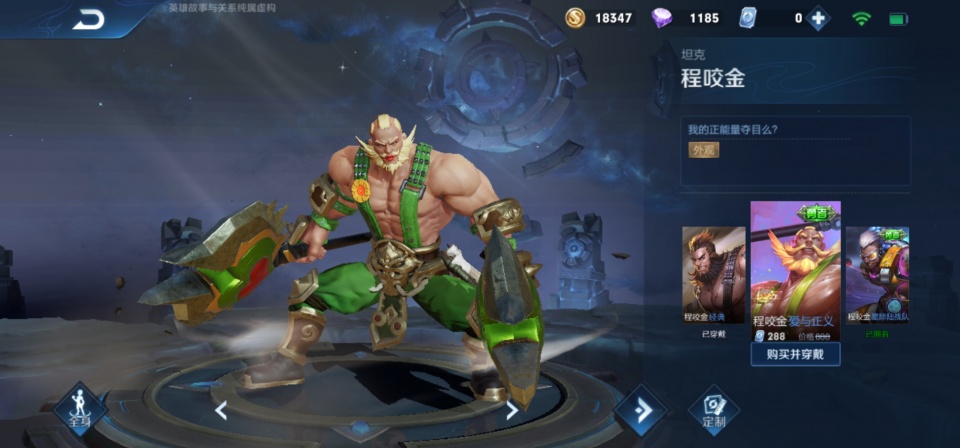Click 购买并穿戴 to buy and equip
Image resolution: width=960 pixels, height=448 pixels.
pyautogui.click(x=795, y=355)
